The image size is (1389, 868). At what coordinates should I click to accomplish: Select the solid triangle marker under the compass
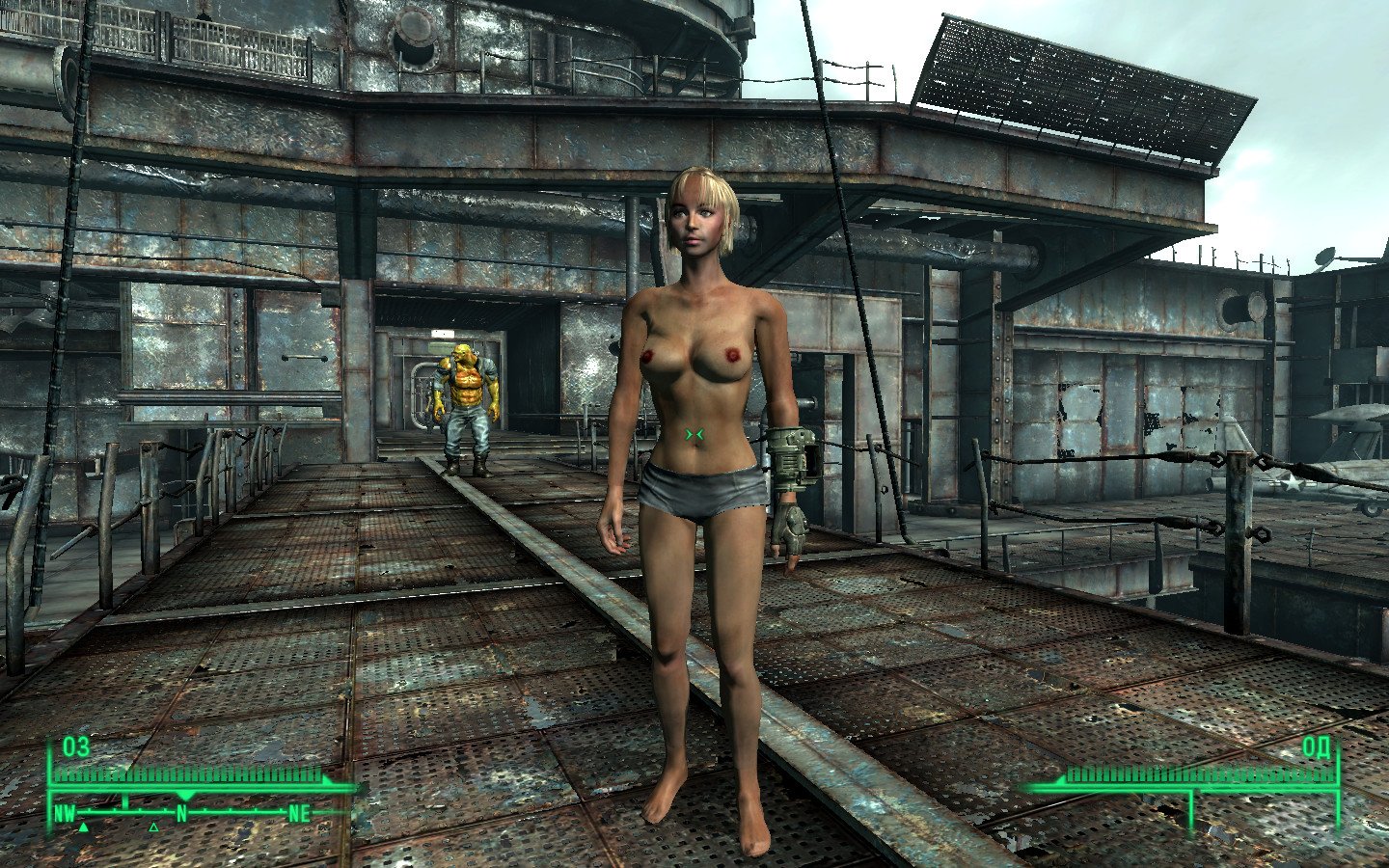[x=84, y=827]
